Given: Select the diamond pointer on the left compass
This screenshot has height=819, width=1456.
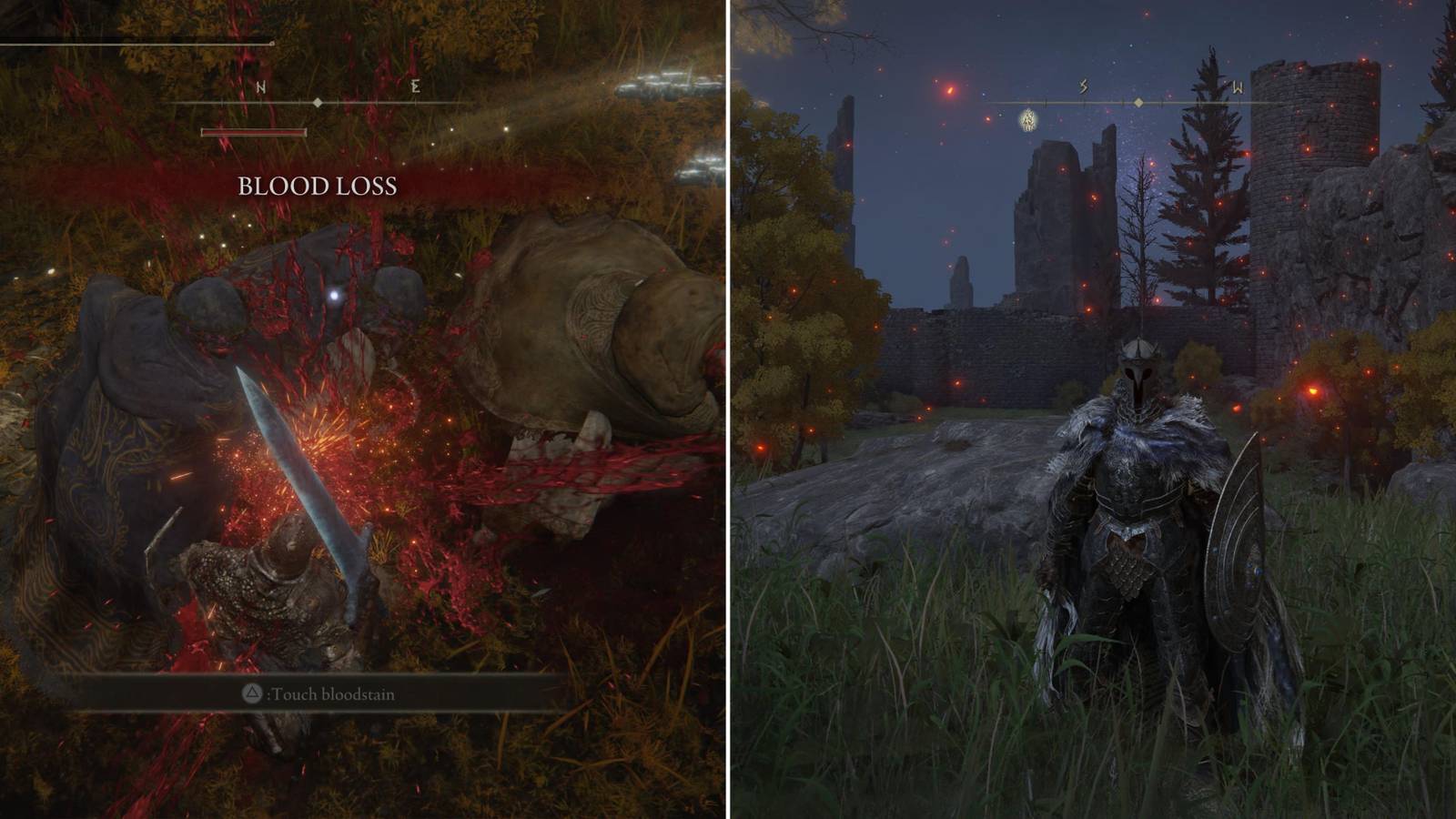Looking at the screenshot, I should (x=318, y=102).
